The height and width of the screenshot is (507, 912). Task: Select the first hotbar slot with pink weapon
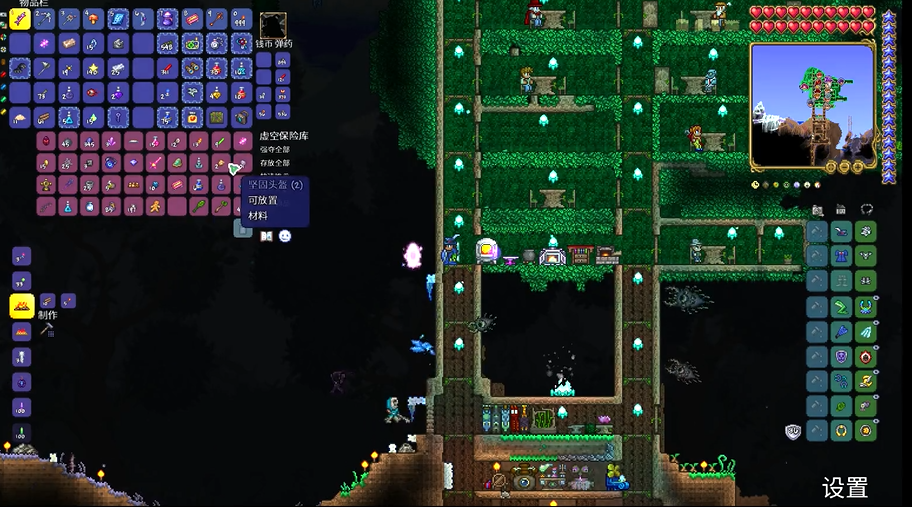[x=21, y=19]
